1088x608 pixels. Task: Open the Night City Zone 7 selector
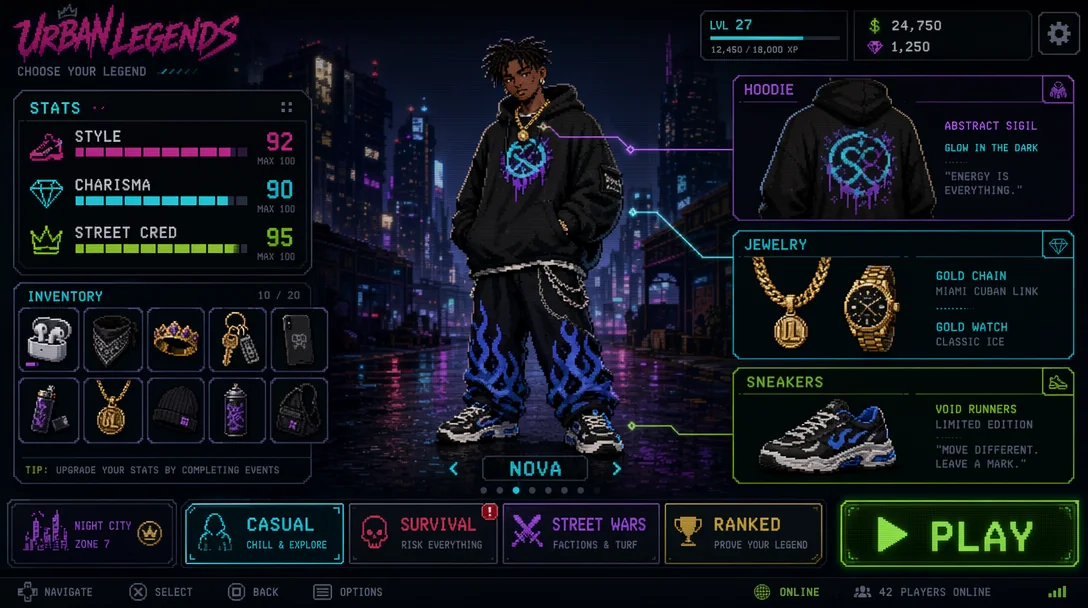click(x=92, y=533)
